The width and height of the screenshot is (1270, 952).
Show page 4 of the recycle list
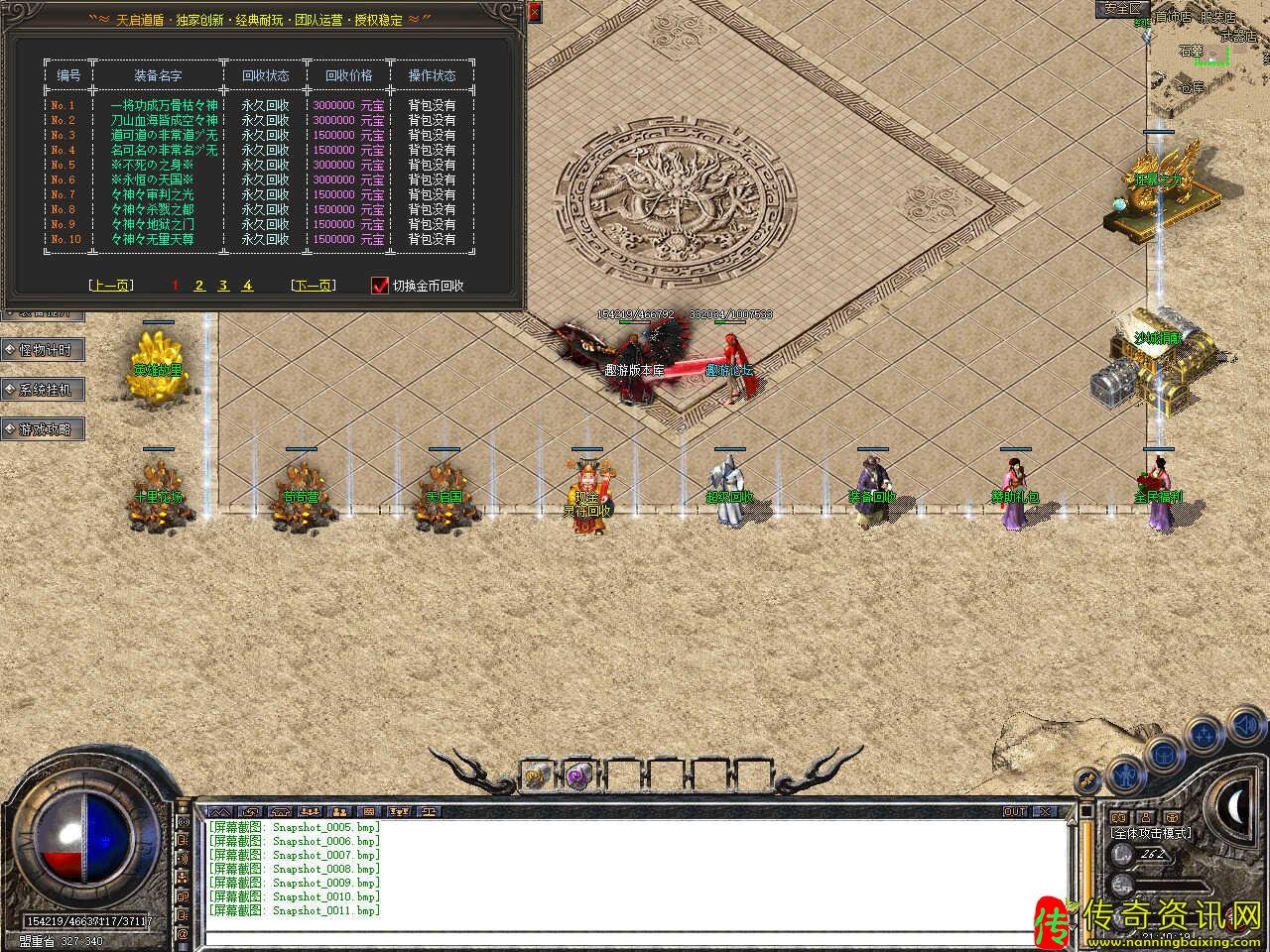coord(247,286)
